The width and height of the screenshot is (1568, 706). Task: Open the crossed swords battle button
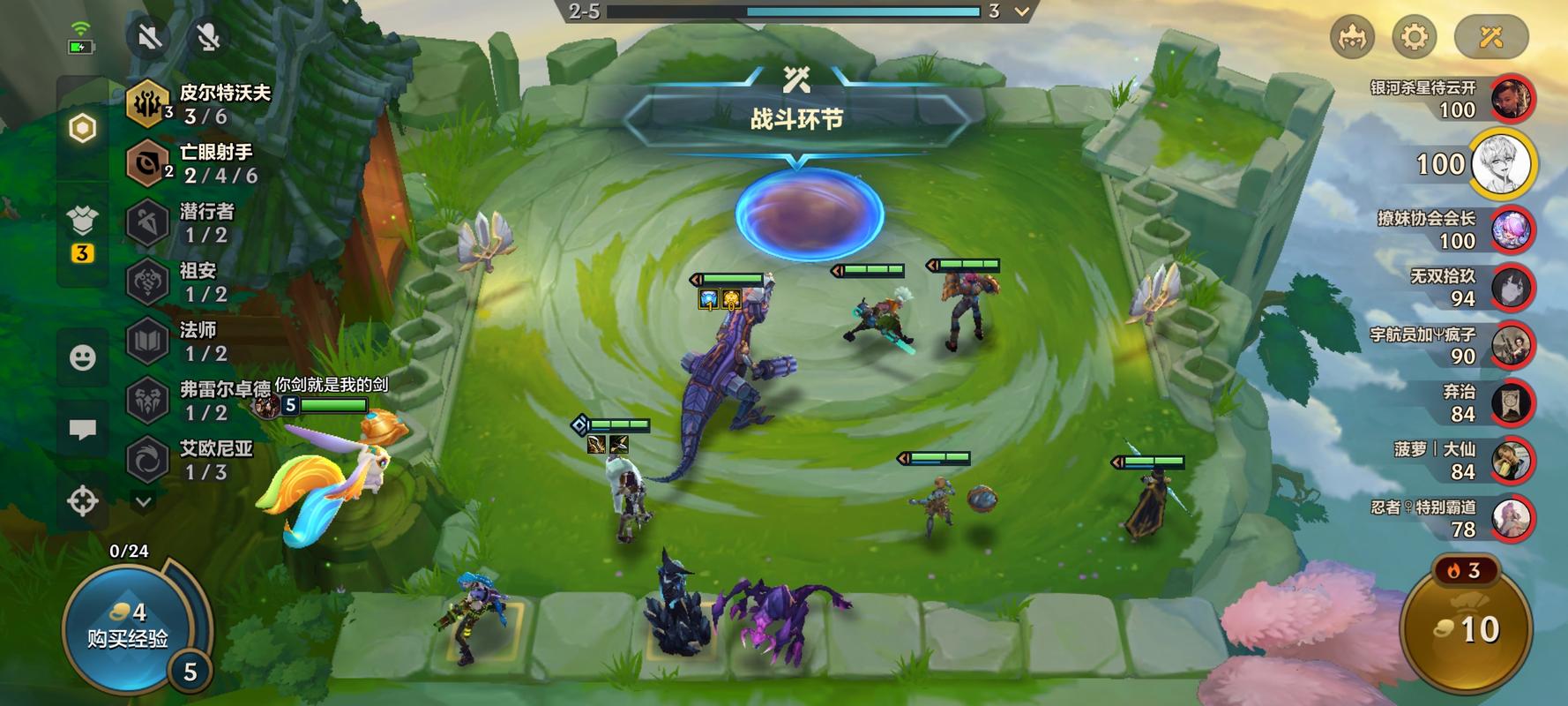tap(1491, 37)
